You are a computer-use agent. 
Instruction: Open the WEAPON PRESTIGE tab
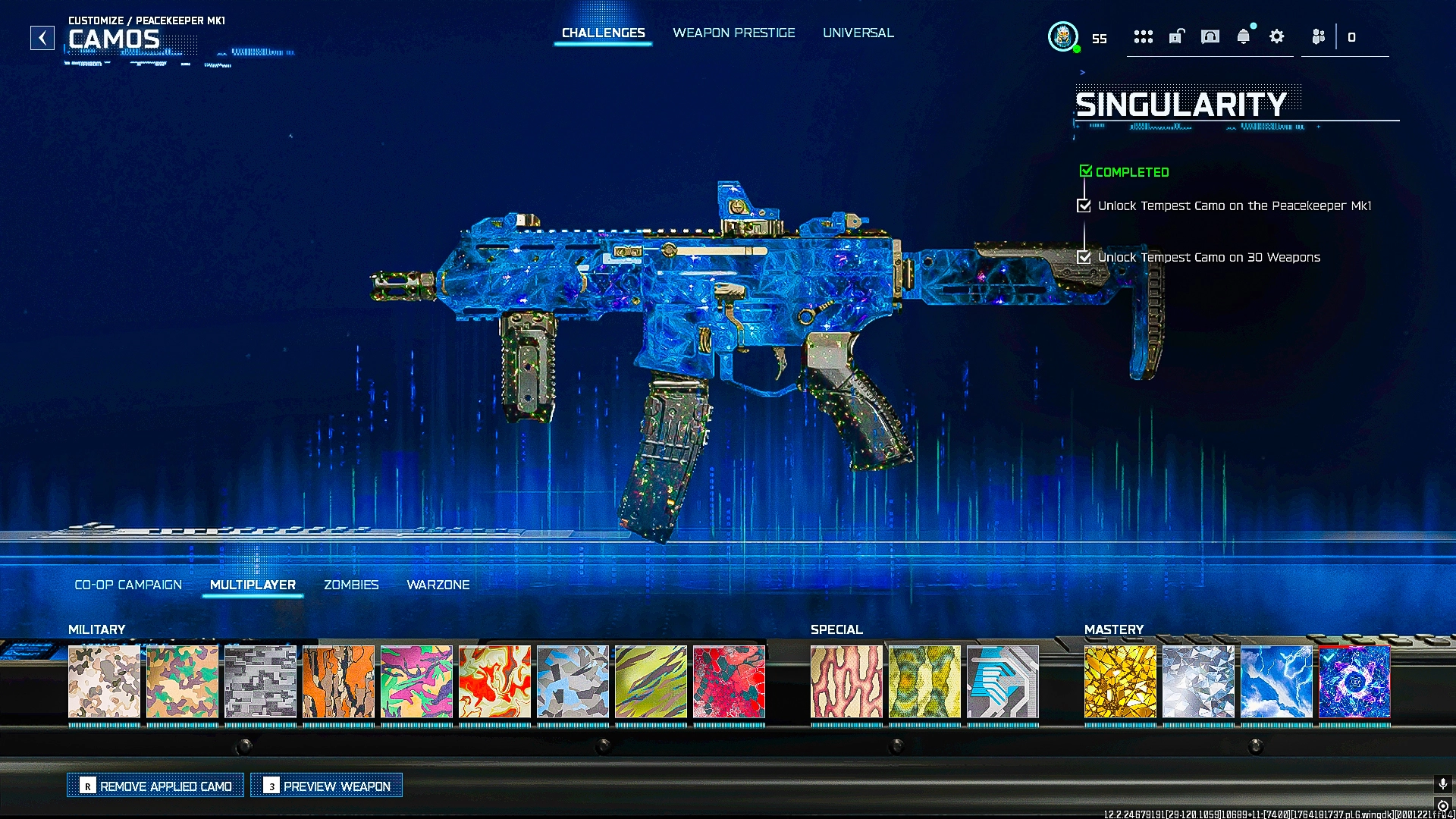[733, 33]
